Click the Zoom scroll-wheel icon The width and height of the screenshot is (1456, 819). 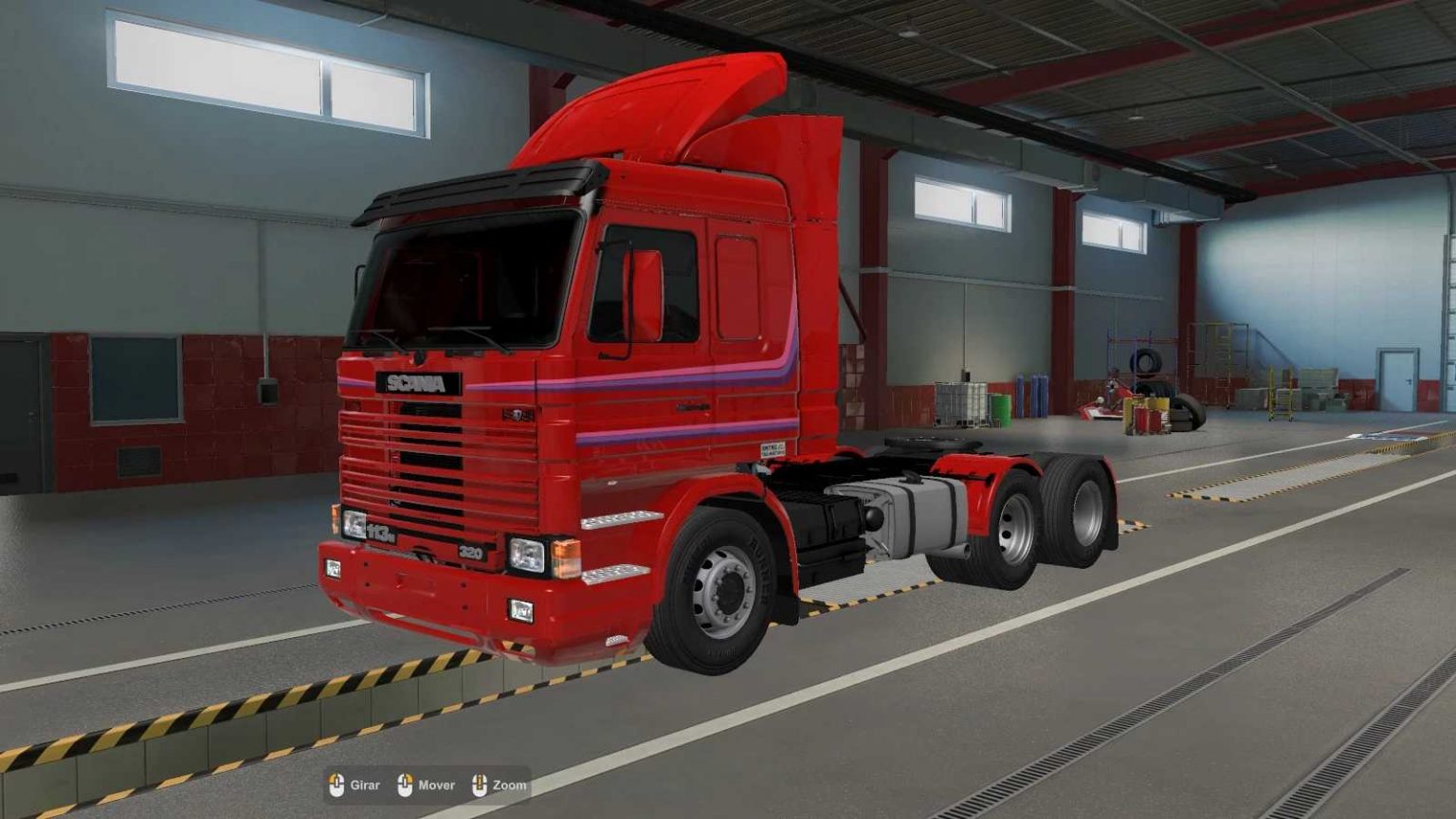point(482,785)
